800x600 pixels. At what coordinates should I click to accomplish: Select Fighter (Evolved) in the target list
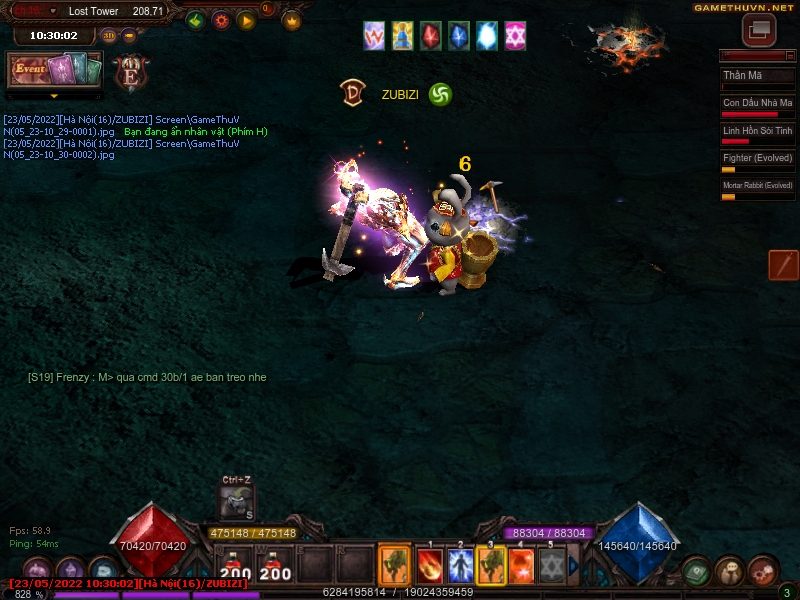coord(757,160)
